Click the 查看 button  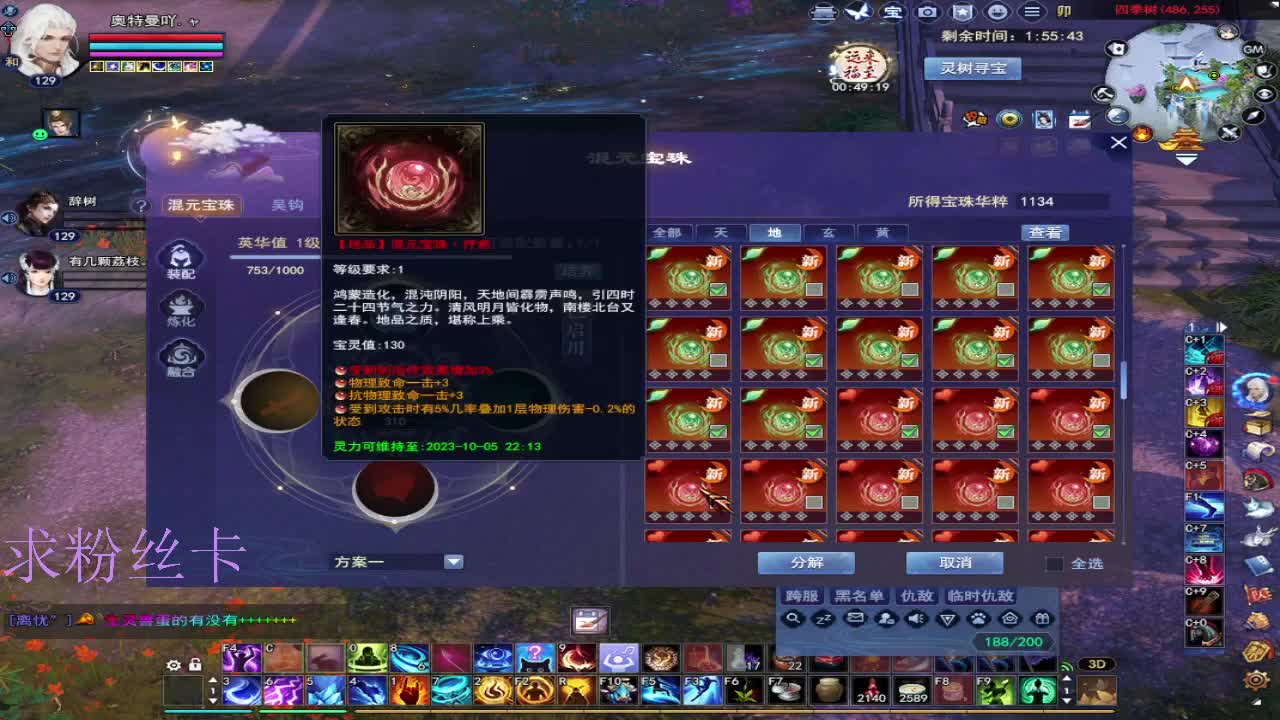tap(1046, 231)
